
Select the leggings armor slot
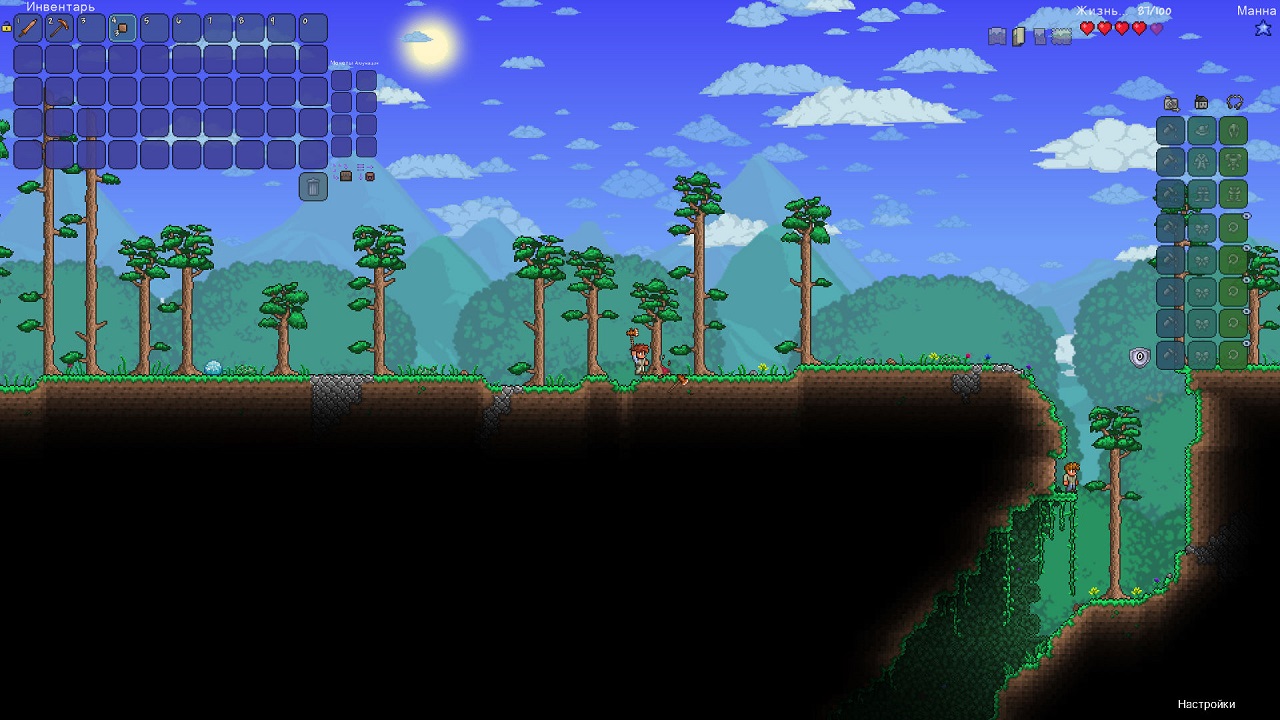(x=1233, y=194)
